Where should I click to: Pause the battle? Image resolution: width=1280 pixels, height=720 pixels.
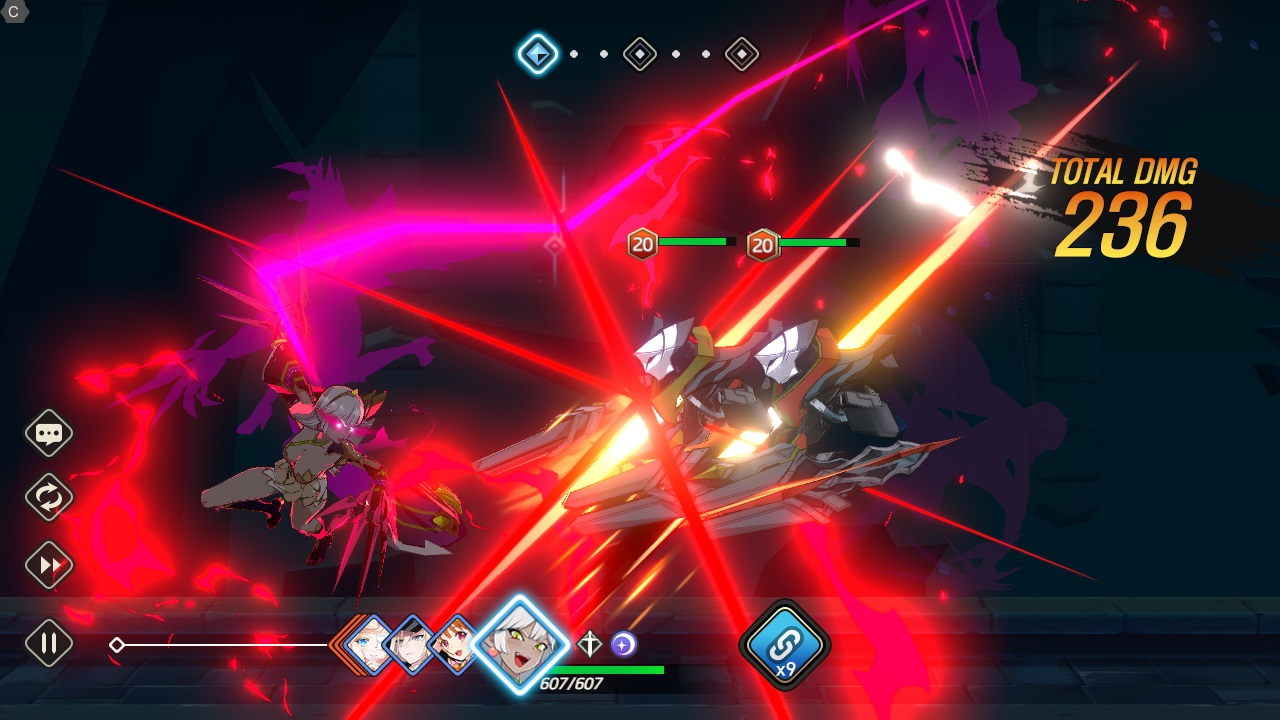[x=47, y=641]
